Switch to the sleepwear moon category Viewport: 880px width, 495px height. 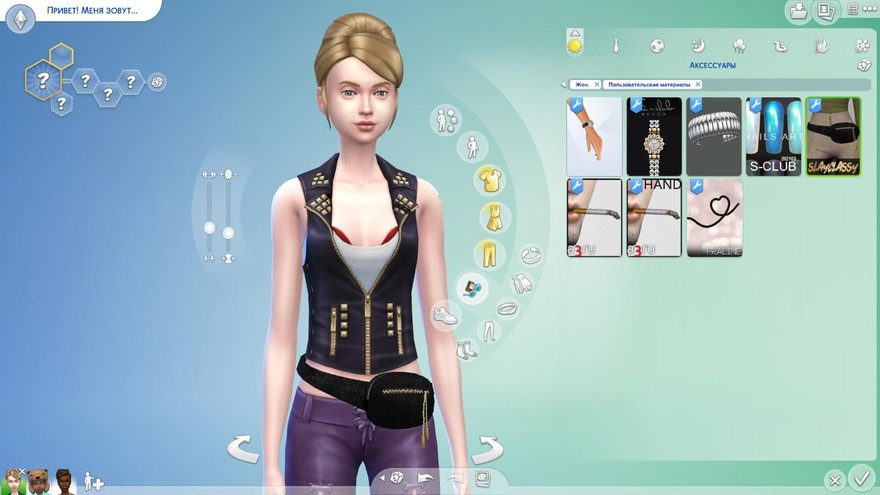(698, 45)
